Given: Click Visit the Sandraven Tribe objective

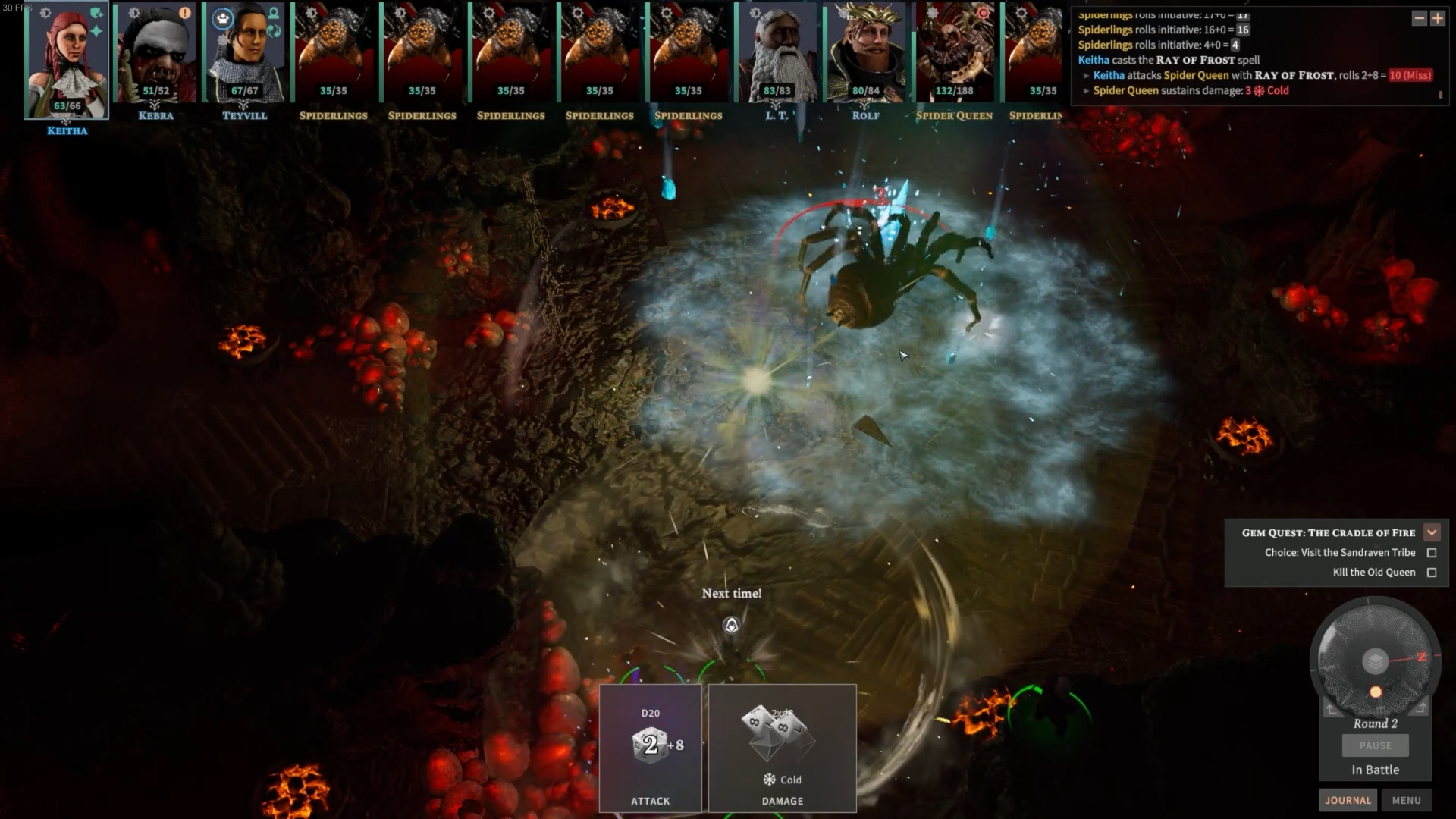Looking at the screenshot, I should 1339,553.
